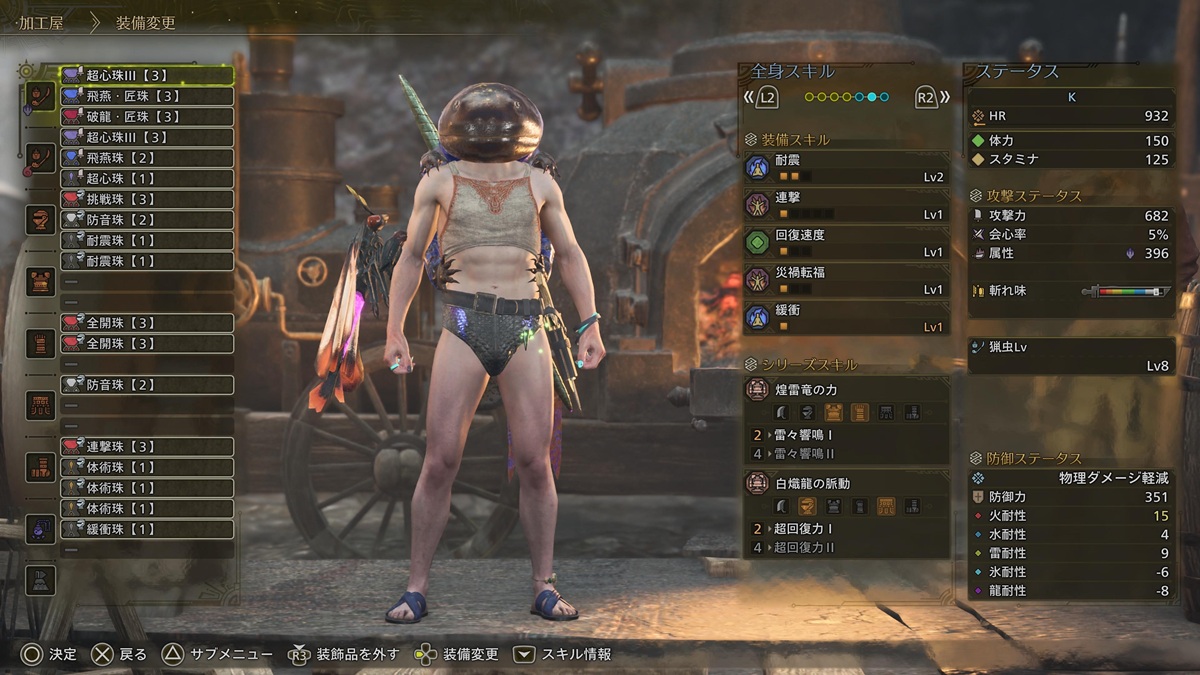The width and height of the screenshot is (1200, 675).
Task: Select the 緩衝珠【1】 decoration slot
Action: click(147, 529)
